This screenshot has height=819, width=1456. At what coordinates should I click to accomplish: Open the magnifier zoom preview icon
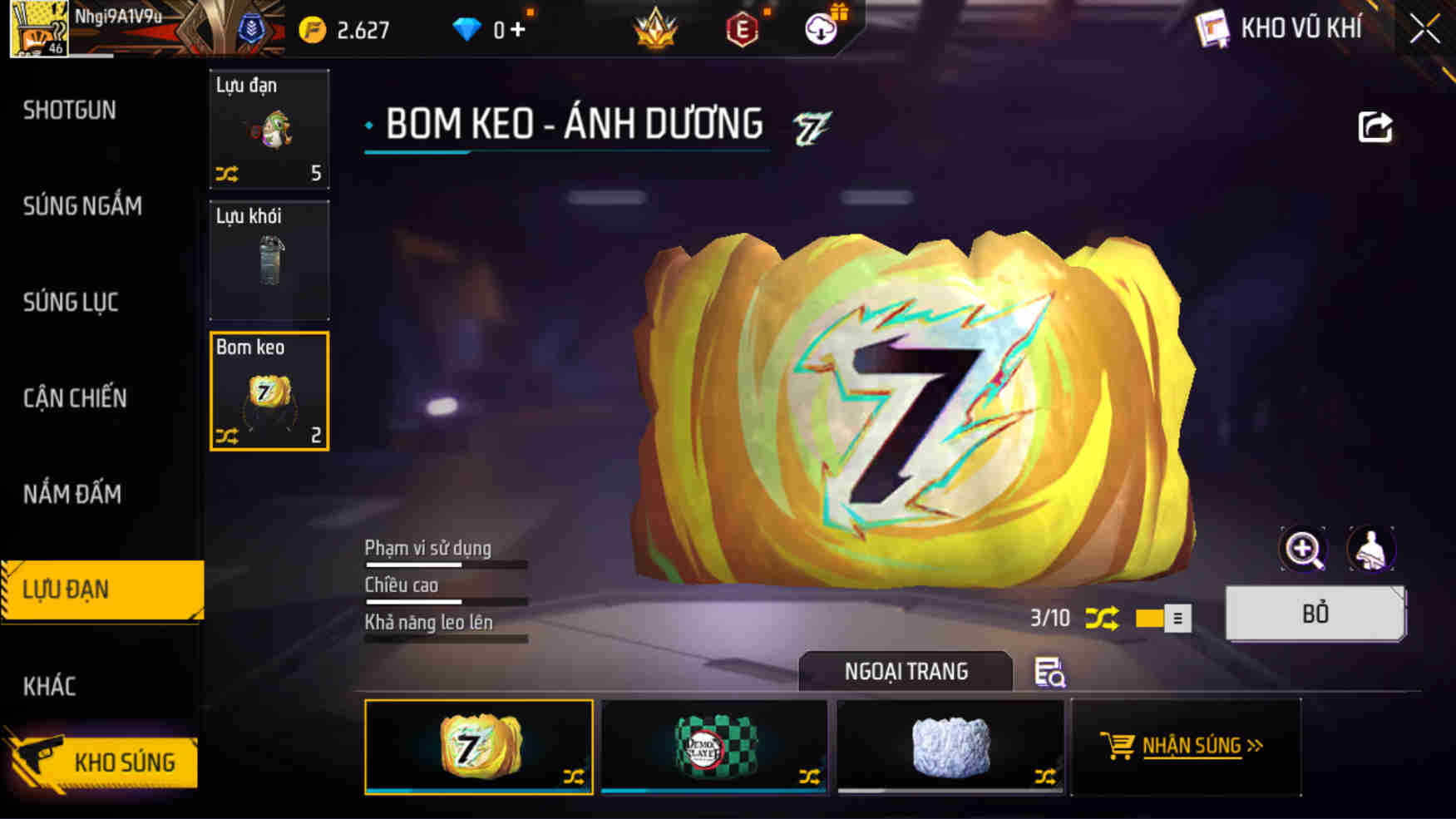point(1303,549)
